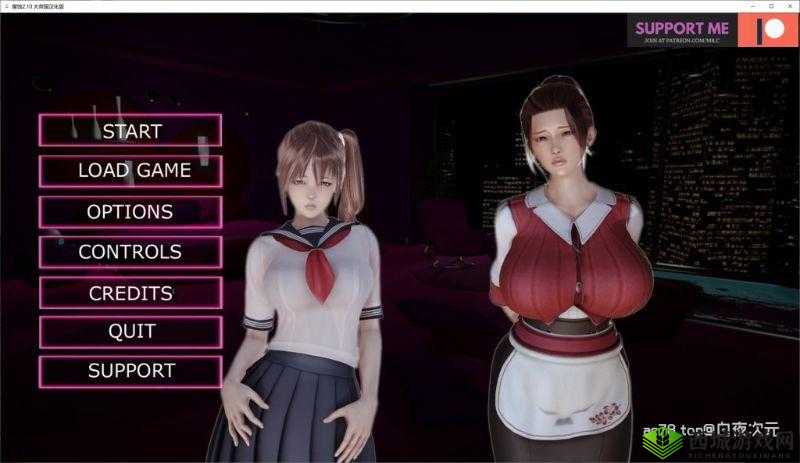Image resolution: width=800 pixels, height=463 pixels.
Task: Open the Support Me Patreon banner
Action: (712, 30)
